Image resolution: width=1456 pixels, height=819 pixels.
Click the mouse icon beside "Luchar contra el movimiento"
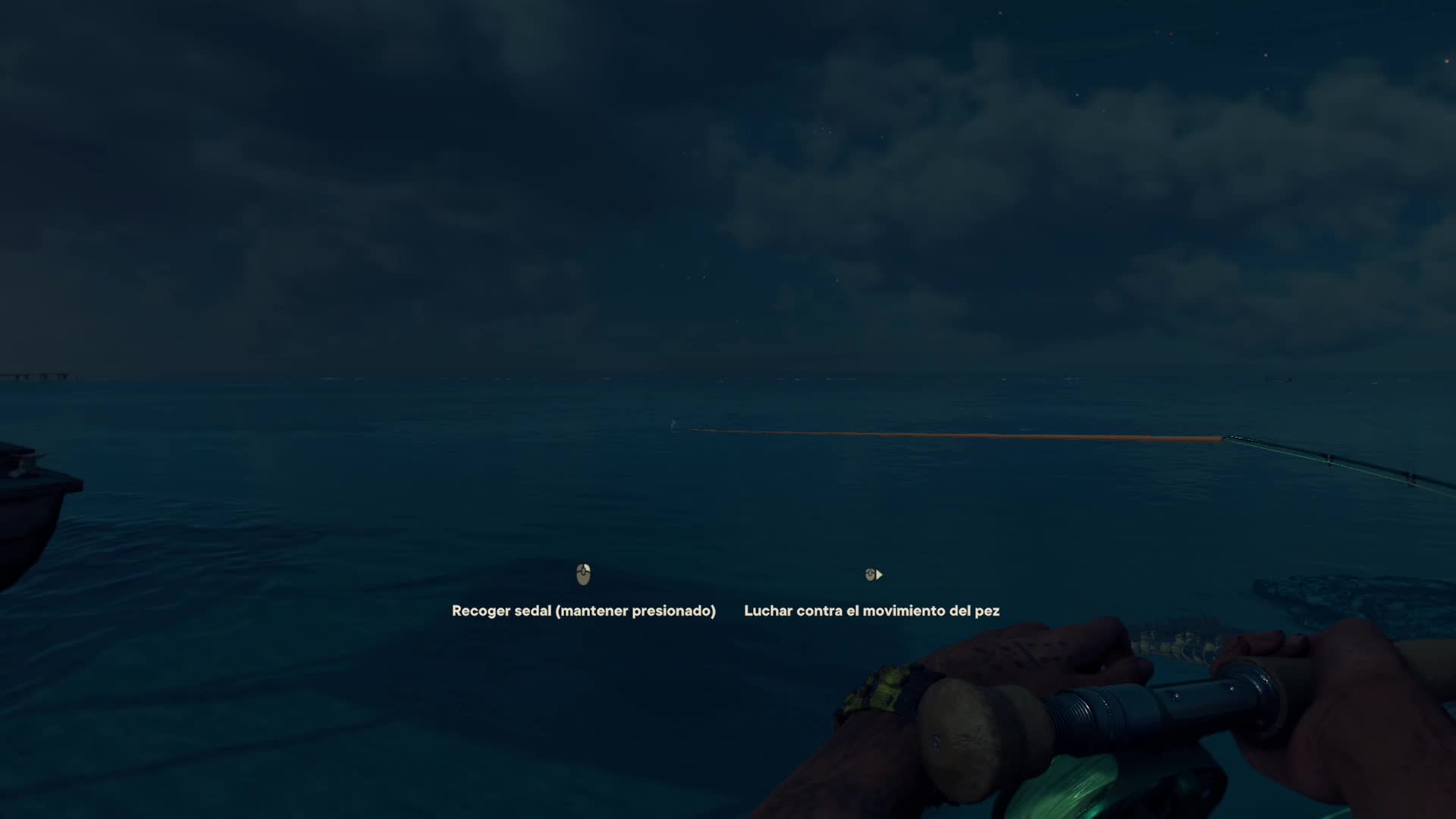click(869, 575)
